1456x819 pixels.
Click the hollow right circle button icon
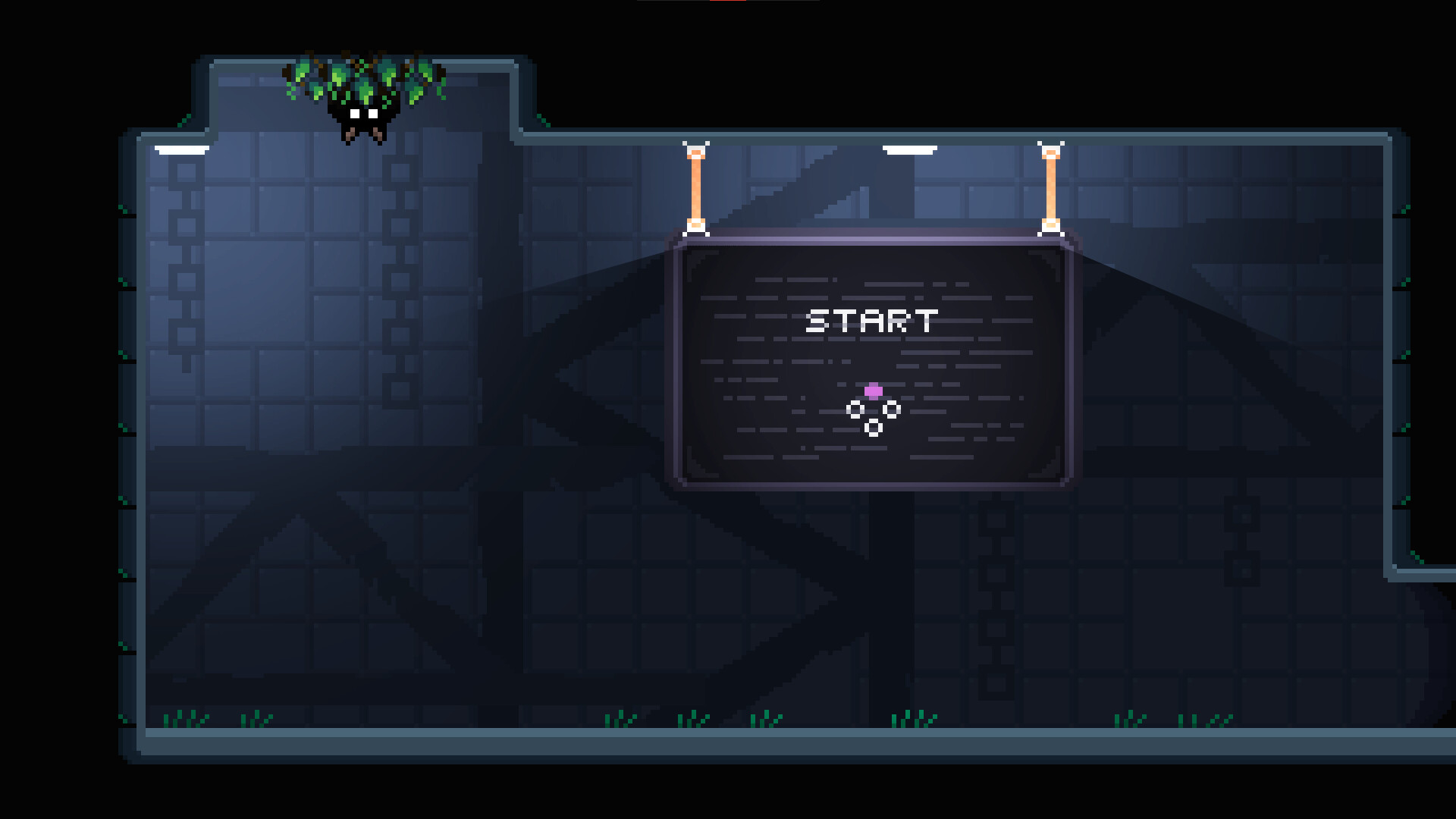(892, 409)
